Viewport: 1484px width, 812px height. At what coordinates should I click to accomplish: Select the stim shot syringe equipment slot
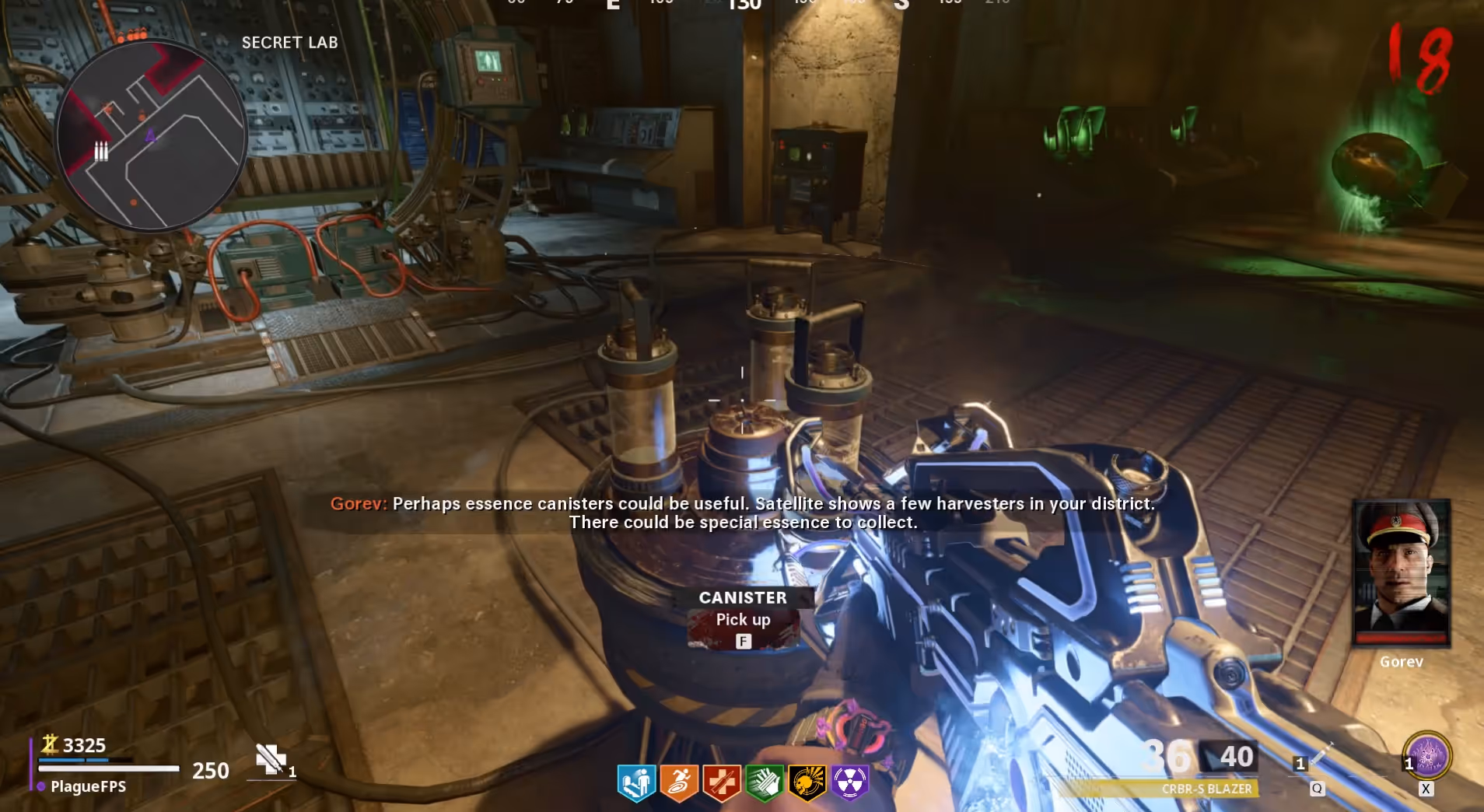tap(1319, 755)
